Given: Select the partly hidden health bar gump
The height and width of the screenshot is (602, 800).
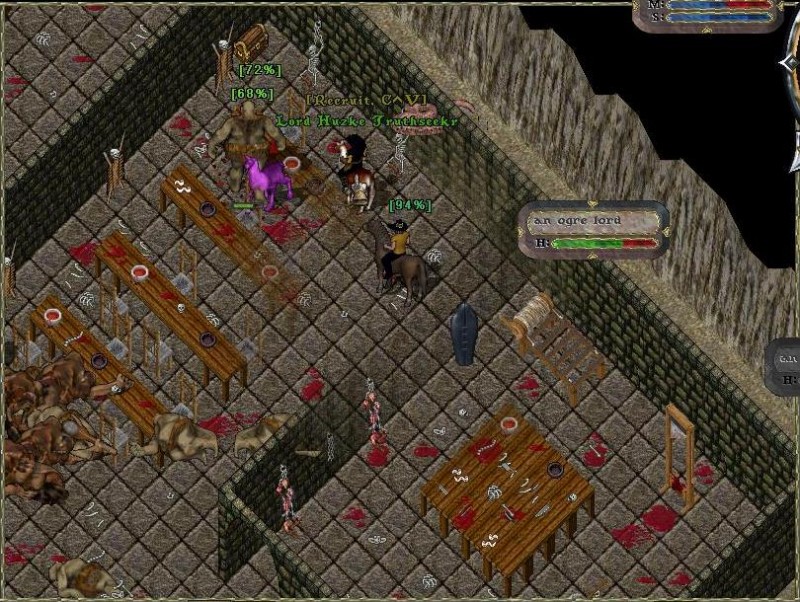Looking at the screenshot, I should tap(784, 367).
